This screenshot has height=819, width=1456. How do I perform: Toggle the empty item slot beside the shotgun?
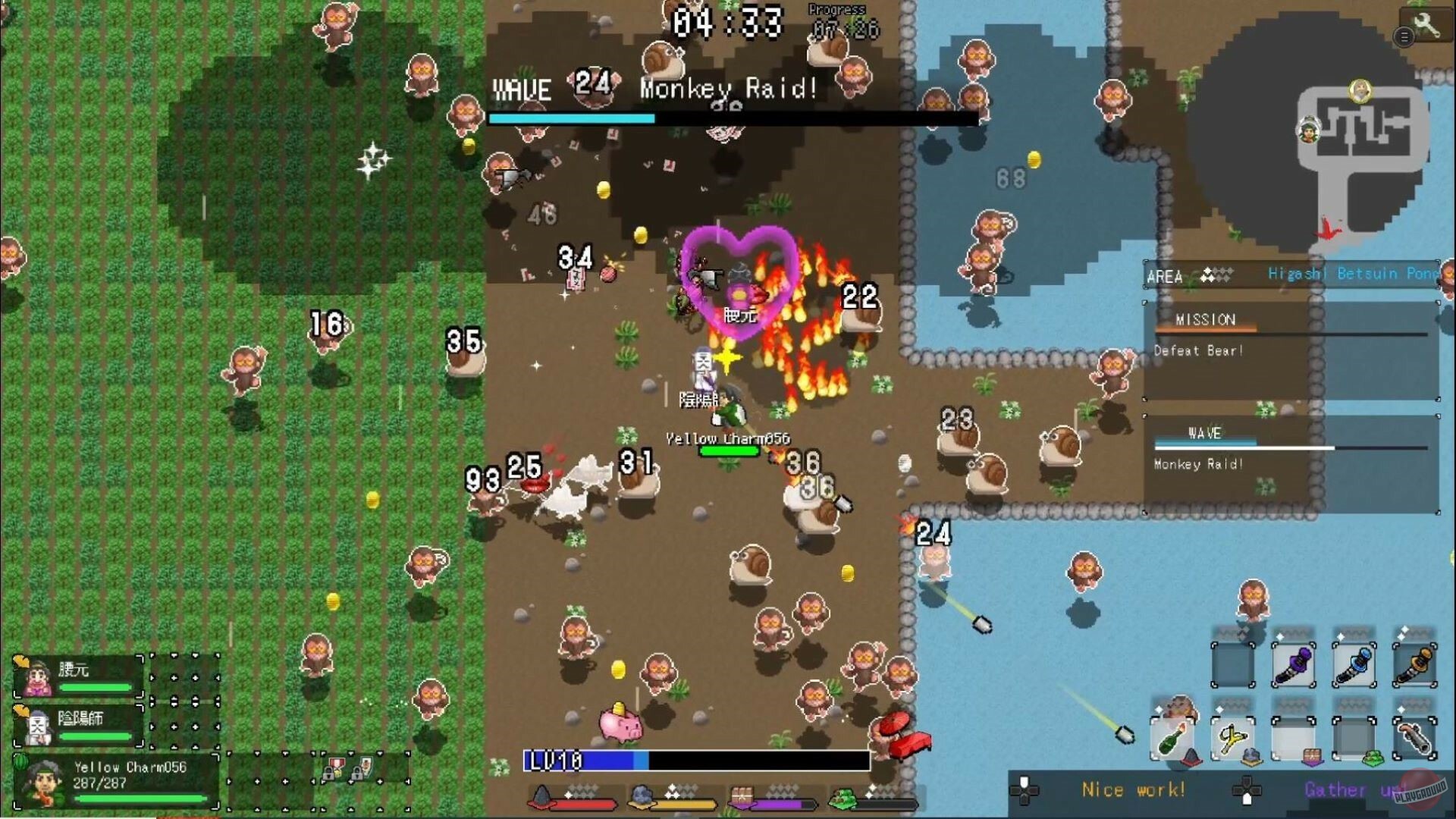click(1355, 737)
